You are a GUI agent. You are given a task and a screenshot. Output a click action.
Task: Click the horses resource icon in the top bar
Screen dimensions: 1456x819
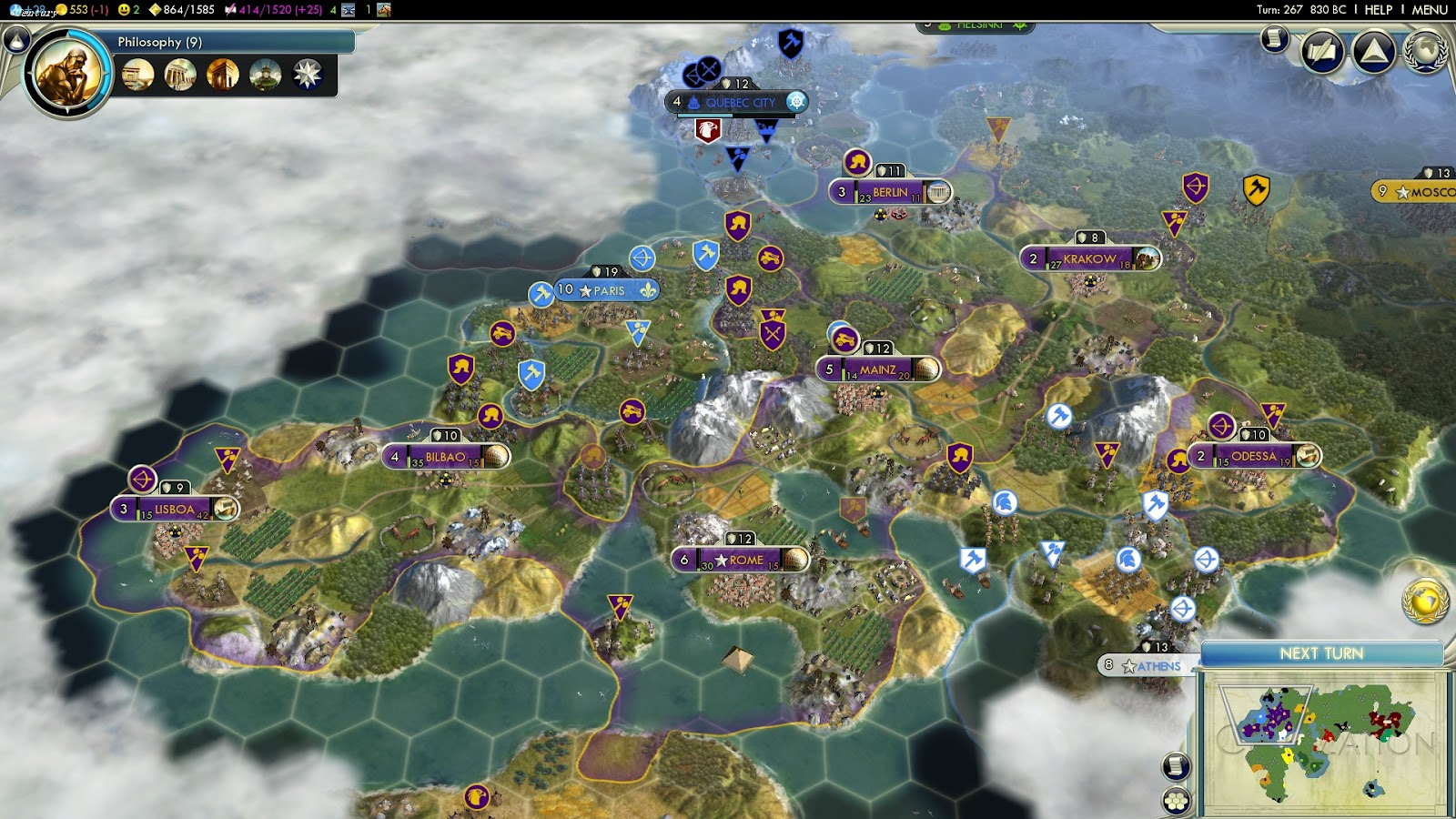pyautogui.click(x=386, y=11)
